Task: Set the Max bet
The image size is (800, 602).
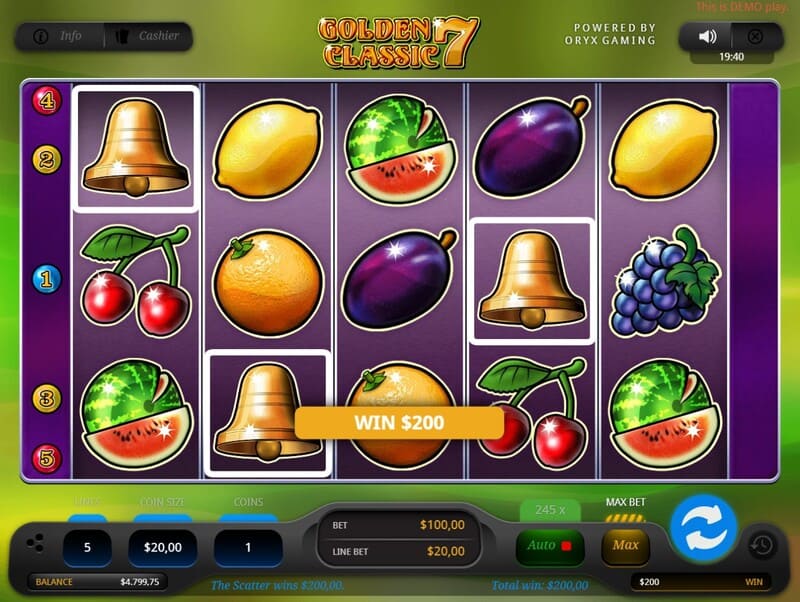Action: point(625,546)
